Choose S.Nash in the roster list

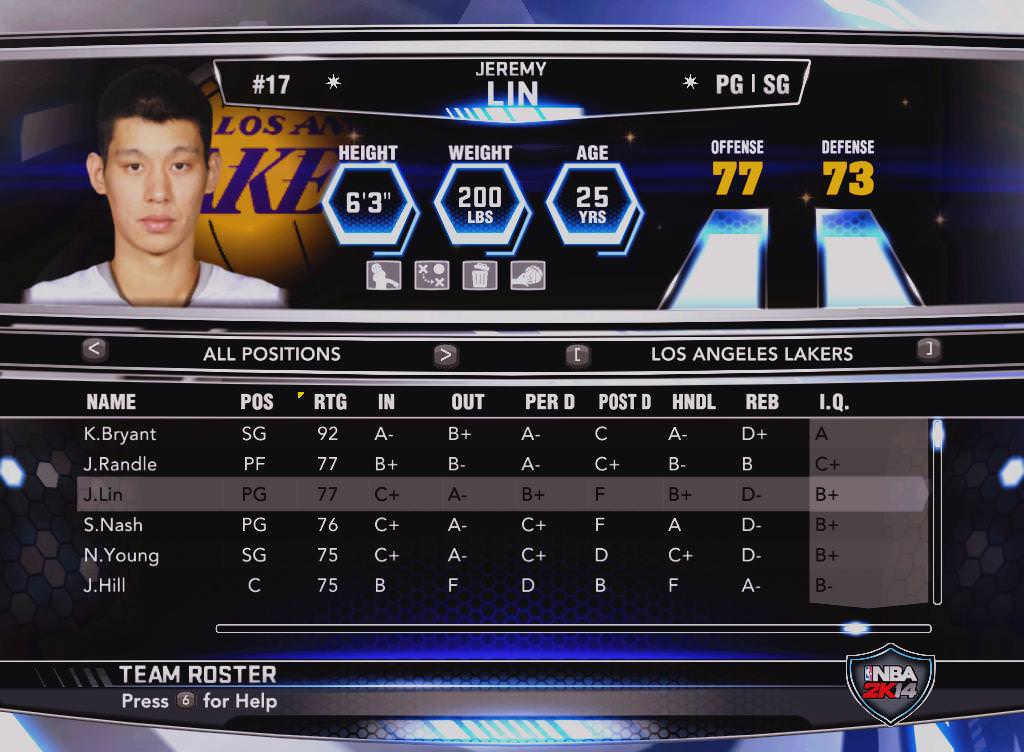[113, 525]
